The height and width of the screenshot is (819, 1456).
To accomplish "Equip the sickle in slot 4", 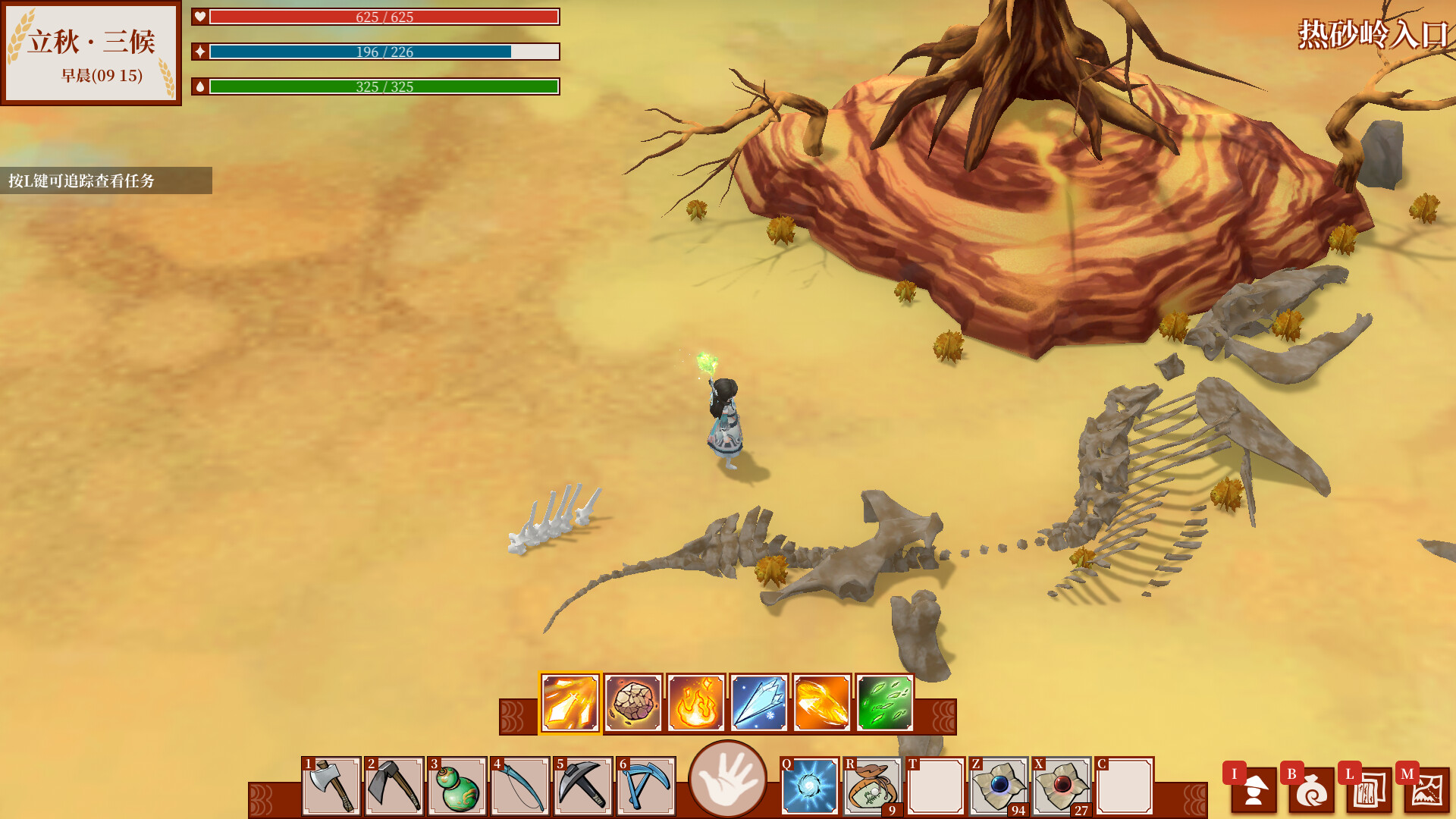I will (520, 786).
